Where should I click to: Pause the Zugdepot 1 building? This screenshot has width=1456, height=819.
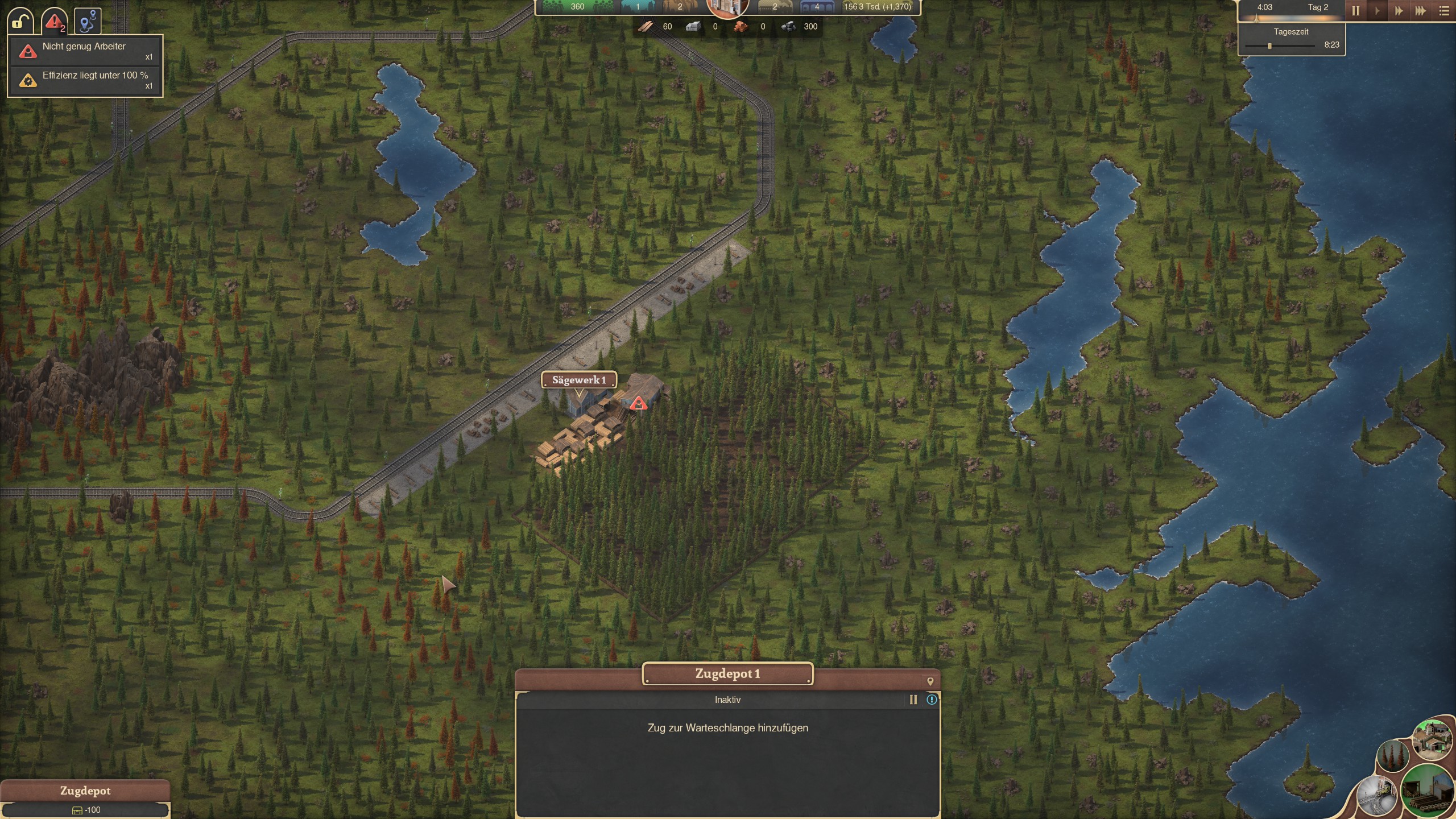[913, 700]
